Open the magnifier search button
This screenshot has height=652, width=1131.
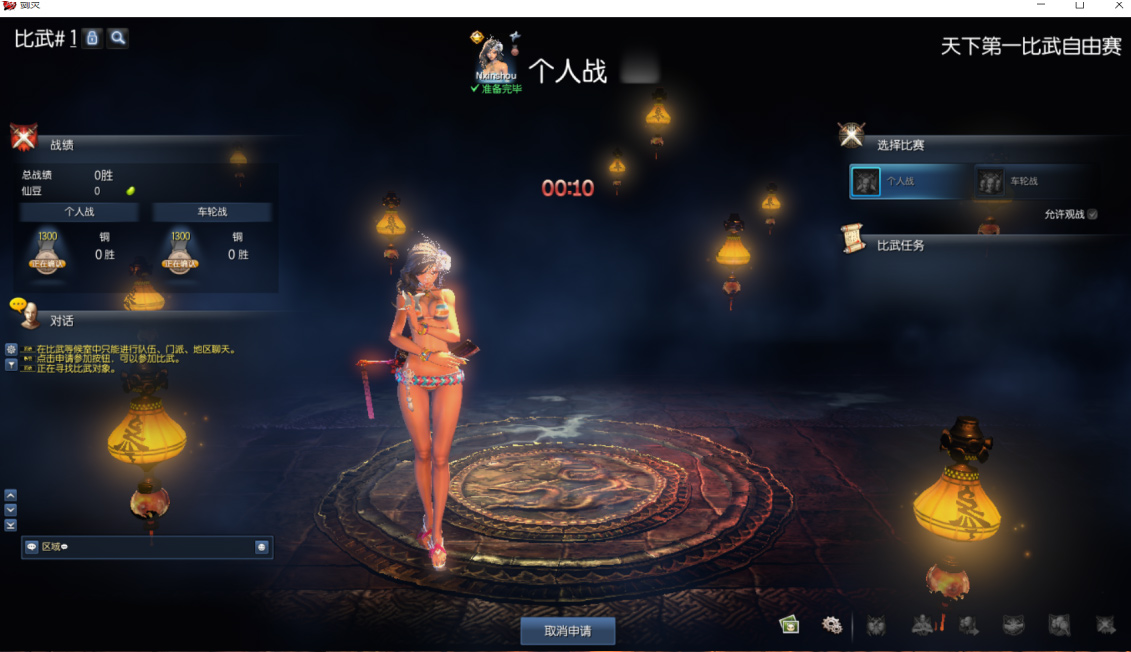pos(118,38)
